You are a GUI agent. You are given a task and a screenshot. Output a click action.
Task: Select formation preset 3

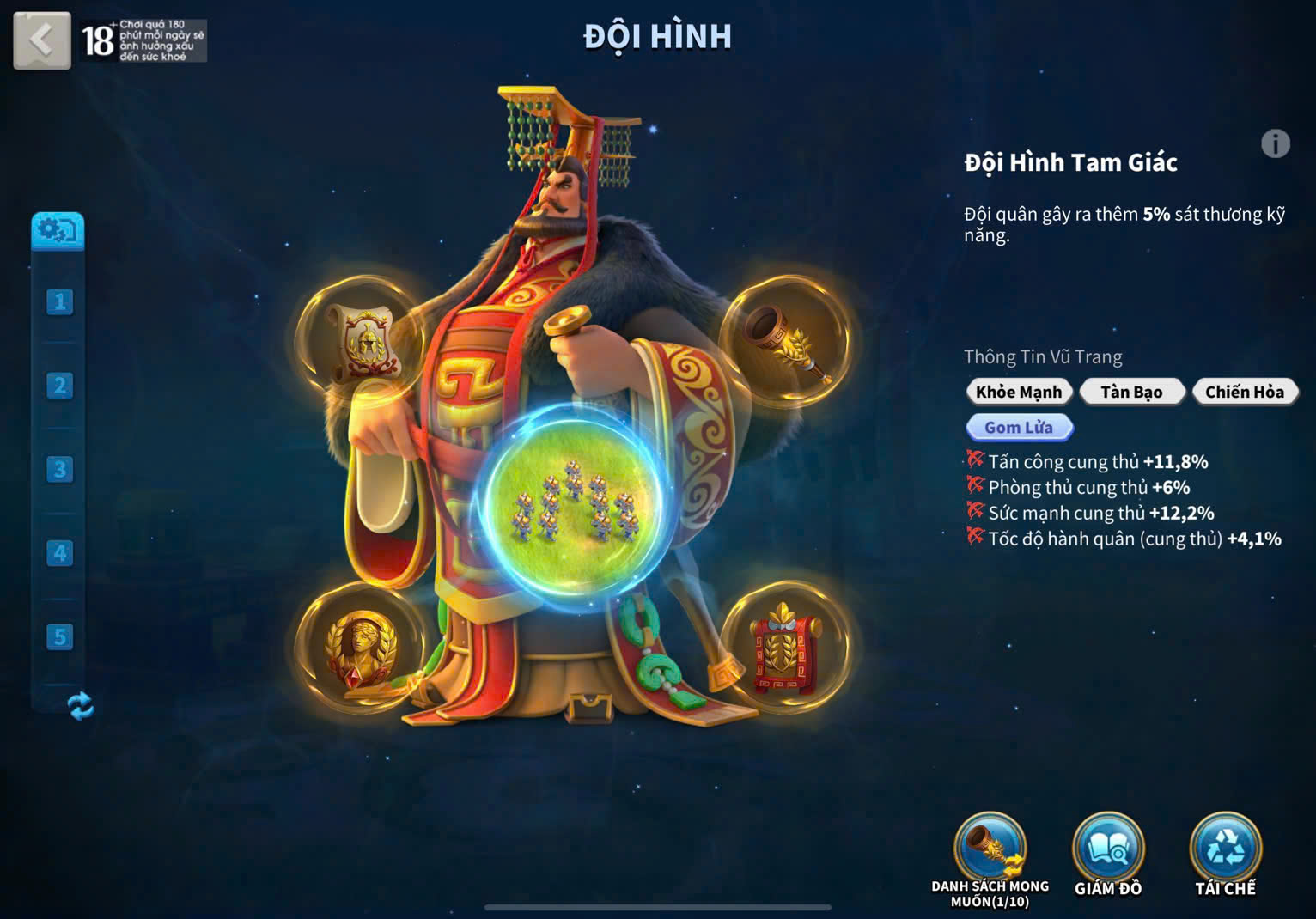(x=59, y=469)
